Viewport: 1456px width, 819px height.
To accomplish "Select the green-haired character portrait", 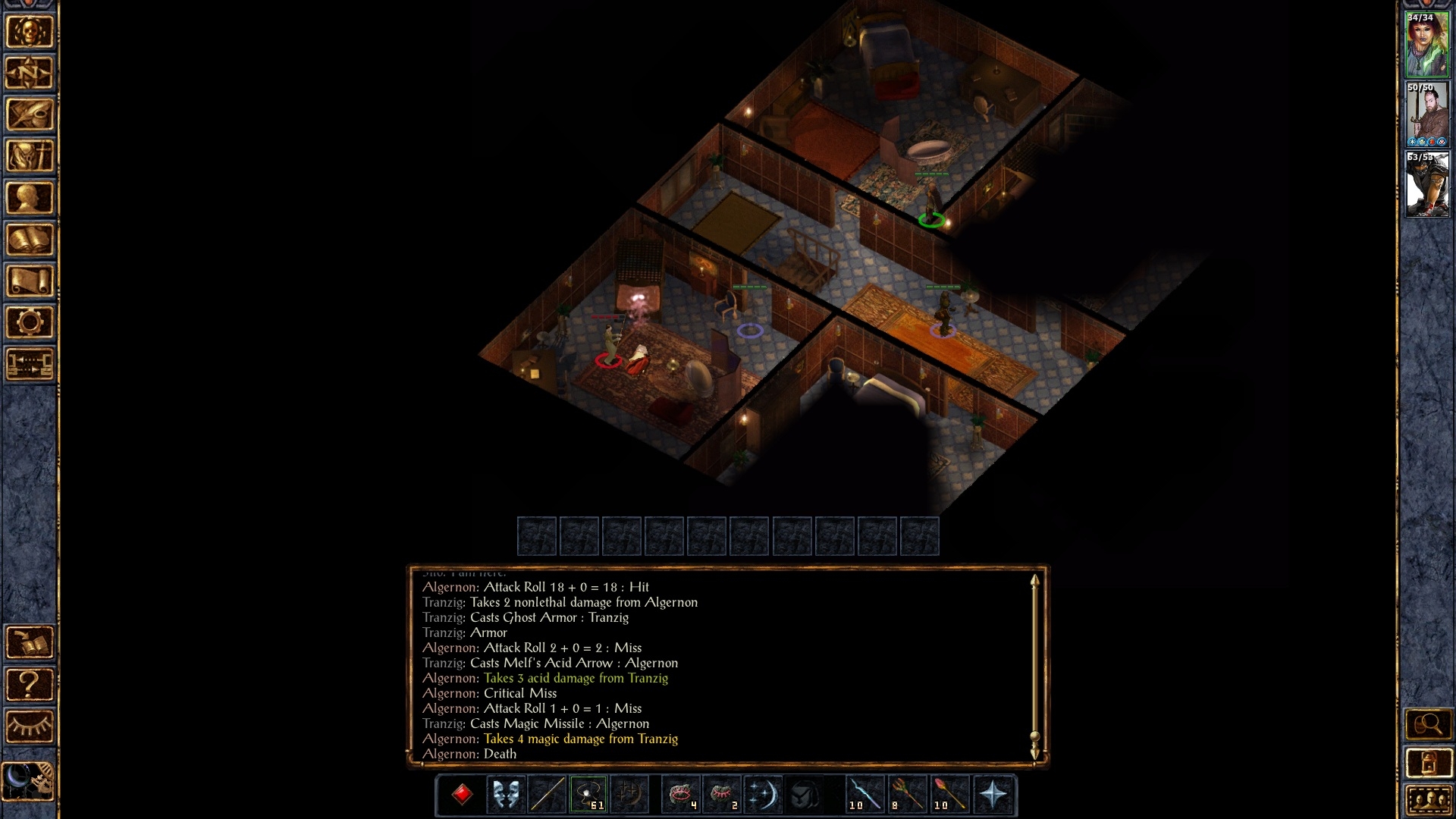I will tap(1427, 45).
